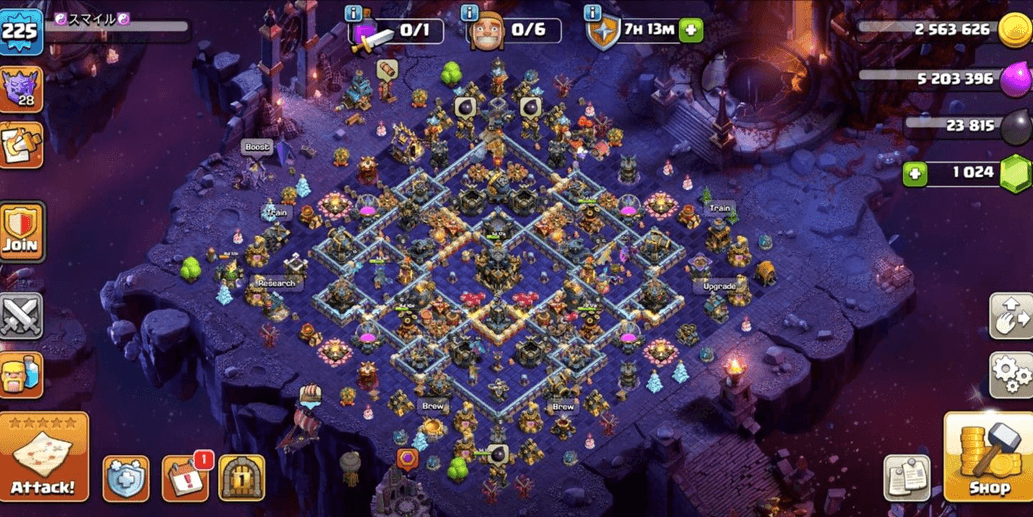Tap the Attack! map button
Viewport: 1033px width, 517px height.
(x=43, y=456)
